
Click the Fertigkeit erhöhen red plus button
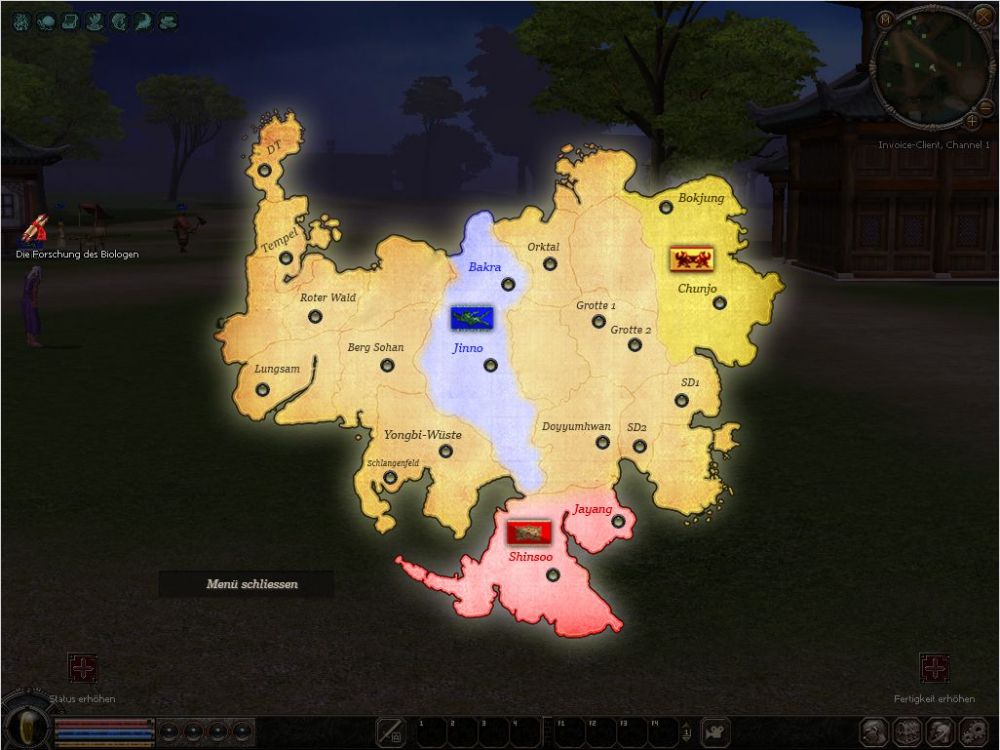pos(934,668)
